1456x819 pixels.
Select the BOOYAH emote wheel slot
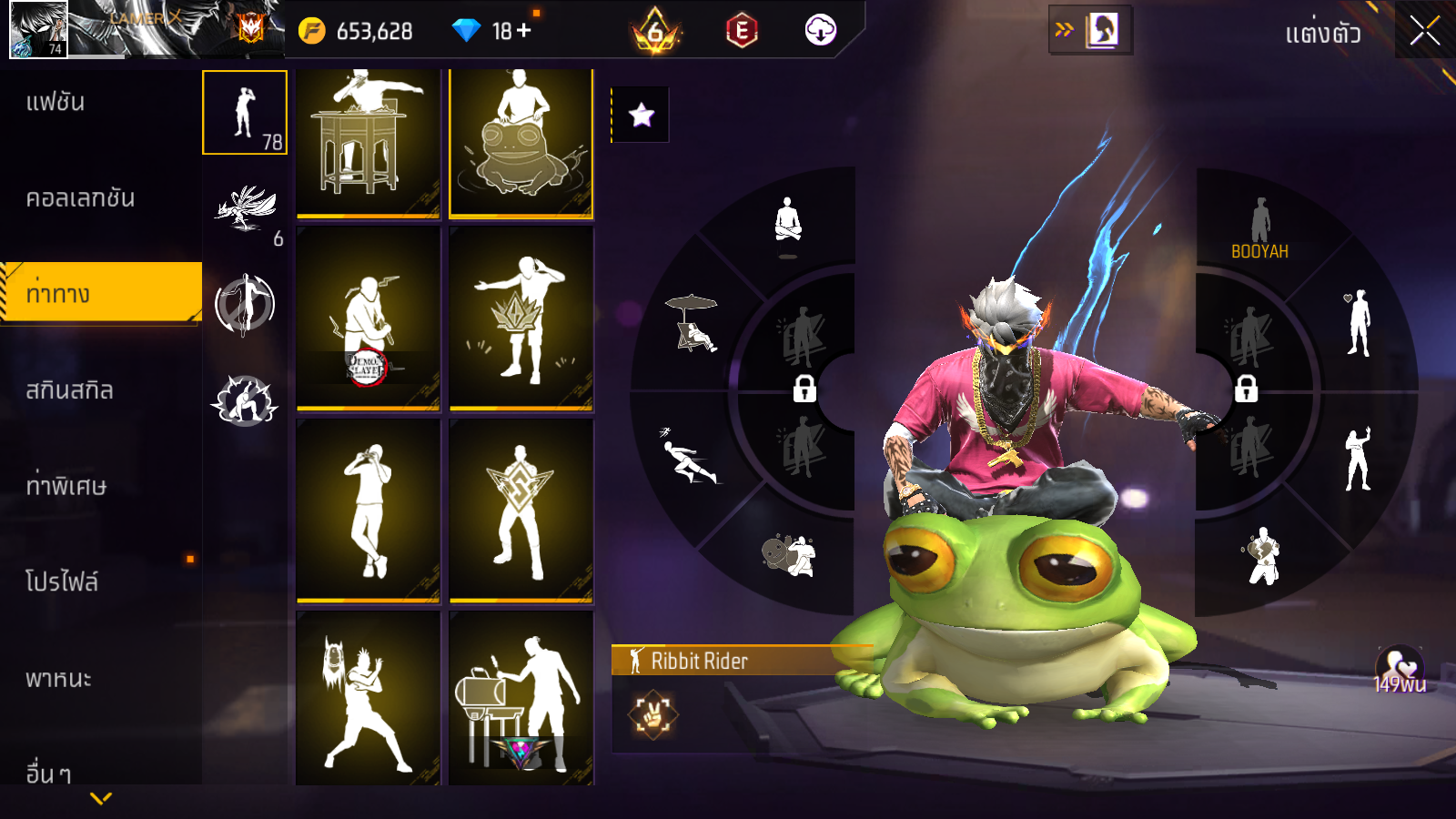(1259, 229)
